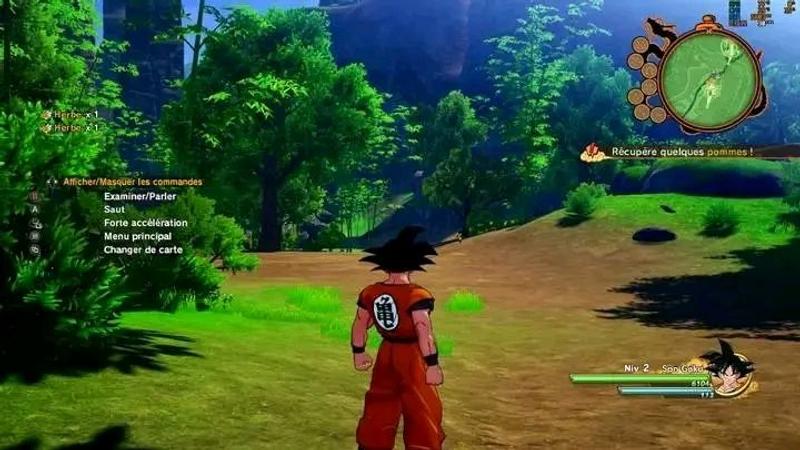The height and width of the screenshot is (450, 800).
Task: Click the quest icon beside the apple objective
Action: click(594, 152)
